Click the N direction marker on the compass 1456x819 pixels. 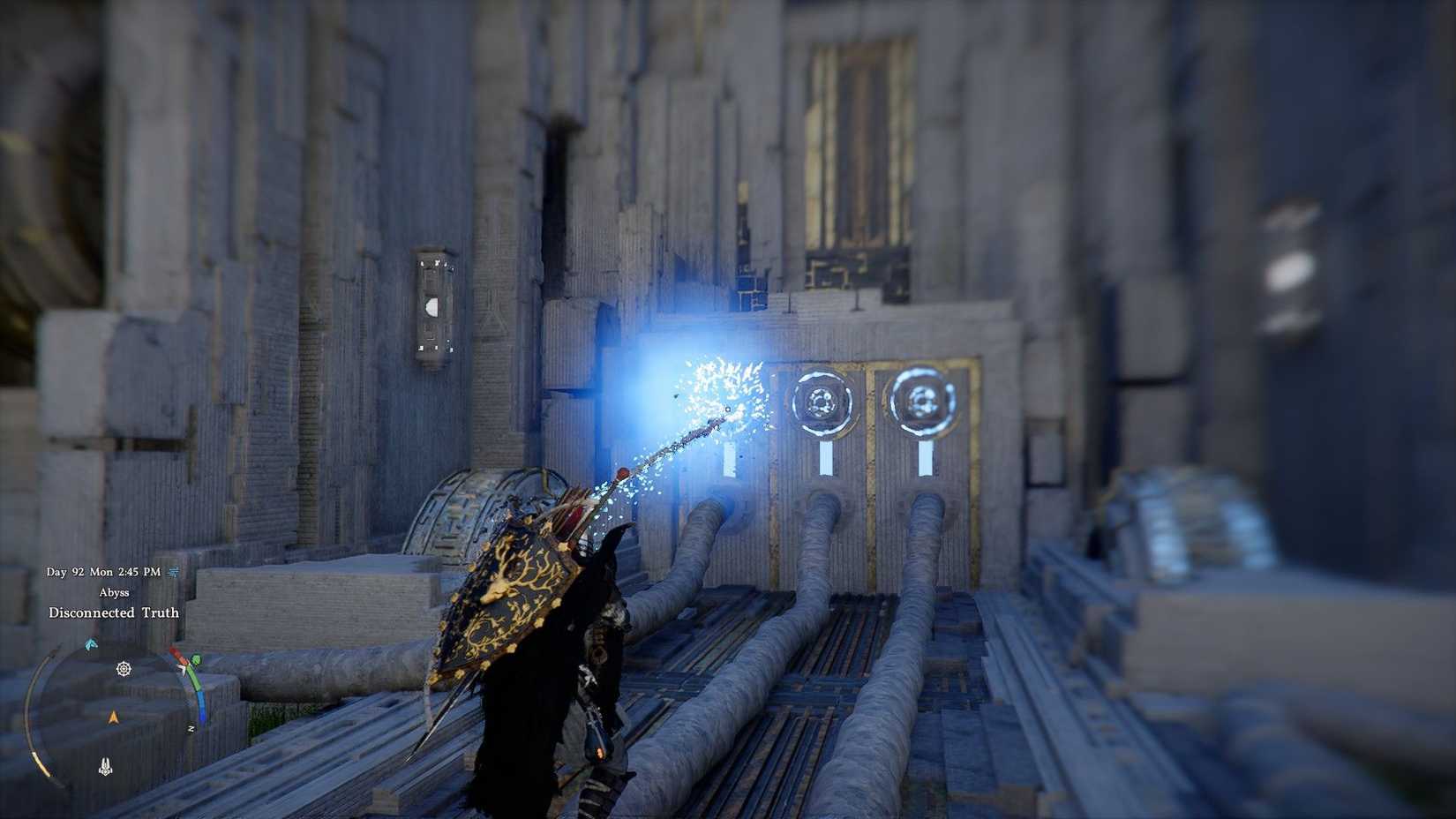(x=191, y=727)
